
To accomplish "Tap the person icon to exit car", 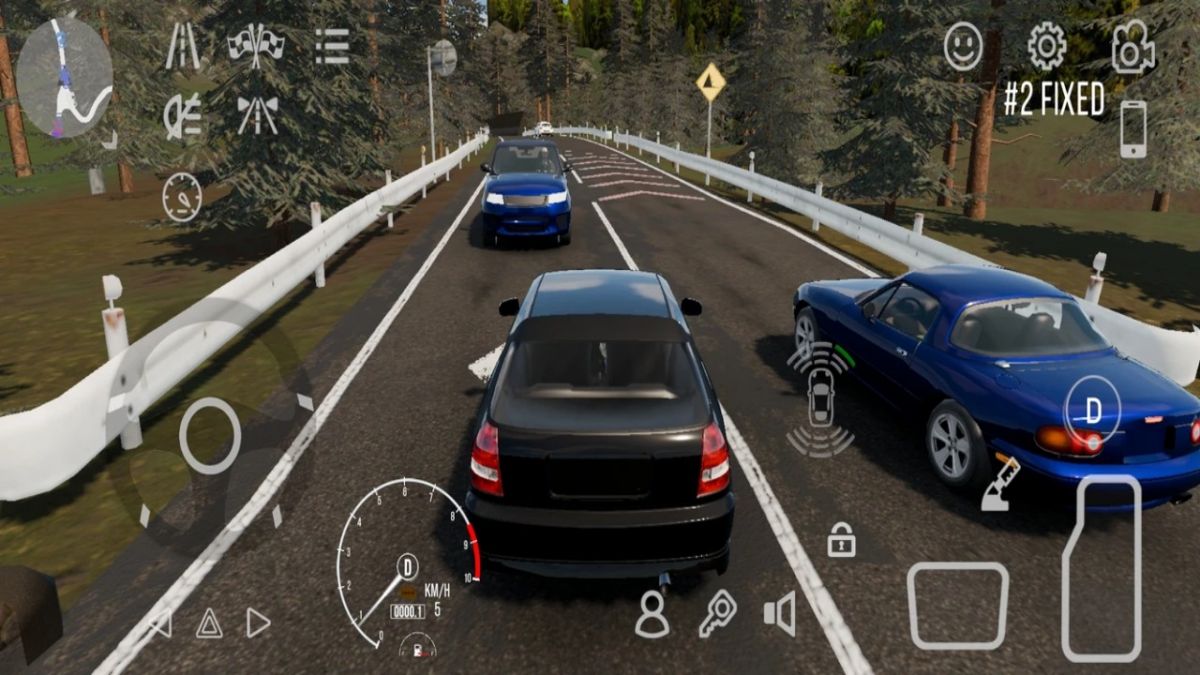I will (652, 614).
